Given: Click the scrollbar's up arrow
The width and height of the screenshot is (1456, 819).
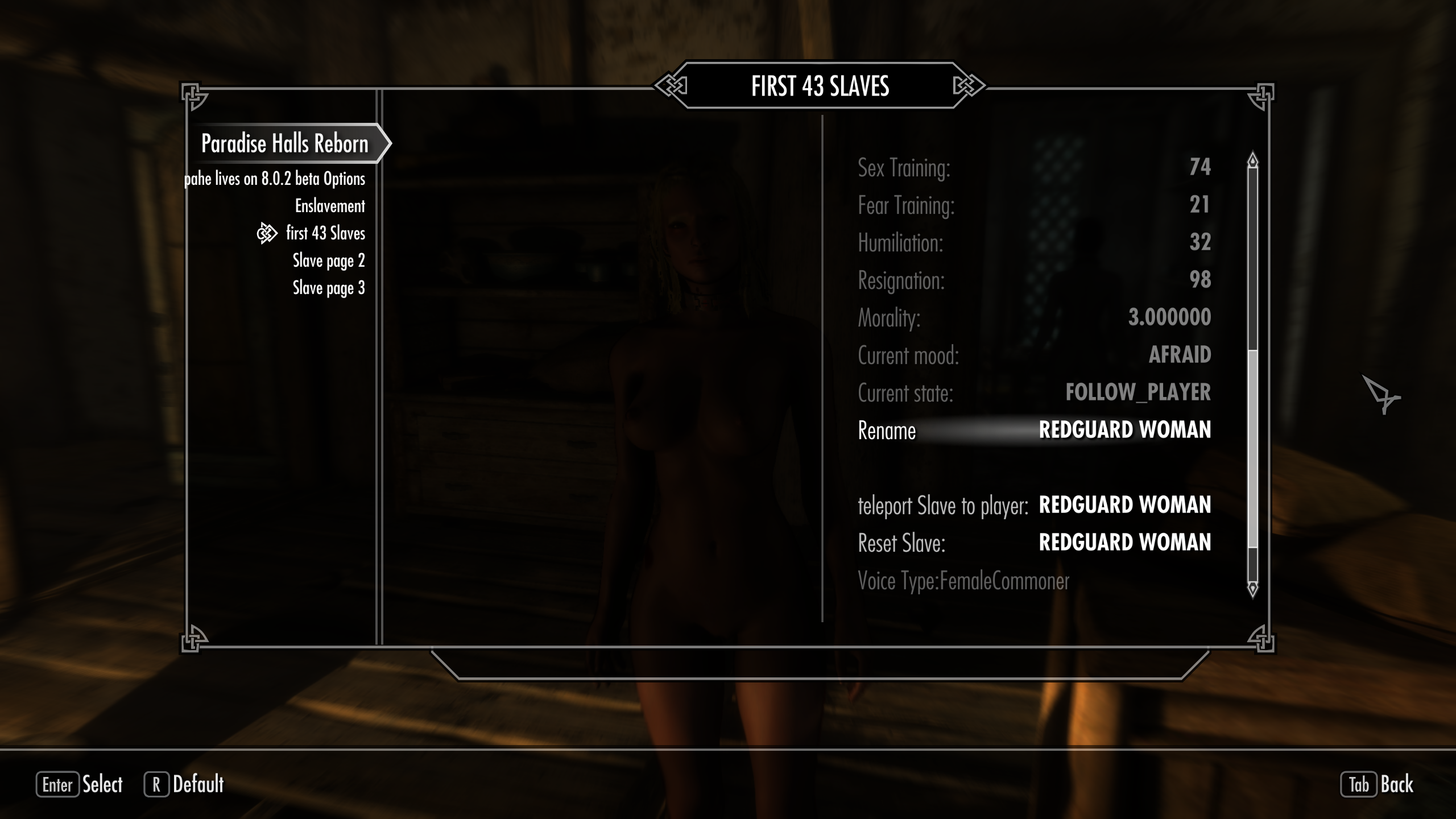Looking at the screenshot, I should point(1252,160).
